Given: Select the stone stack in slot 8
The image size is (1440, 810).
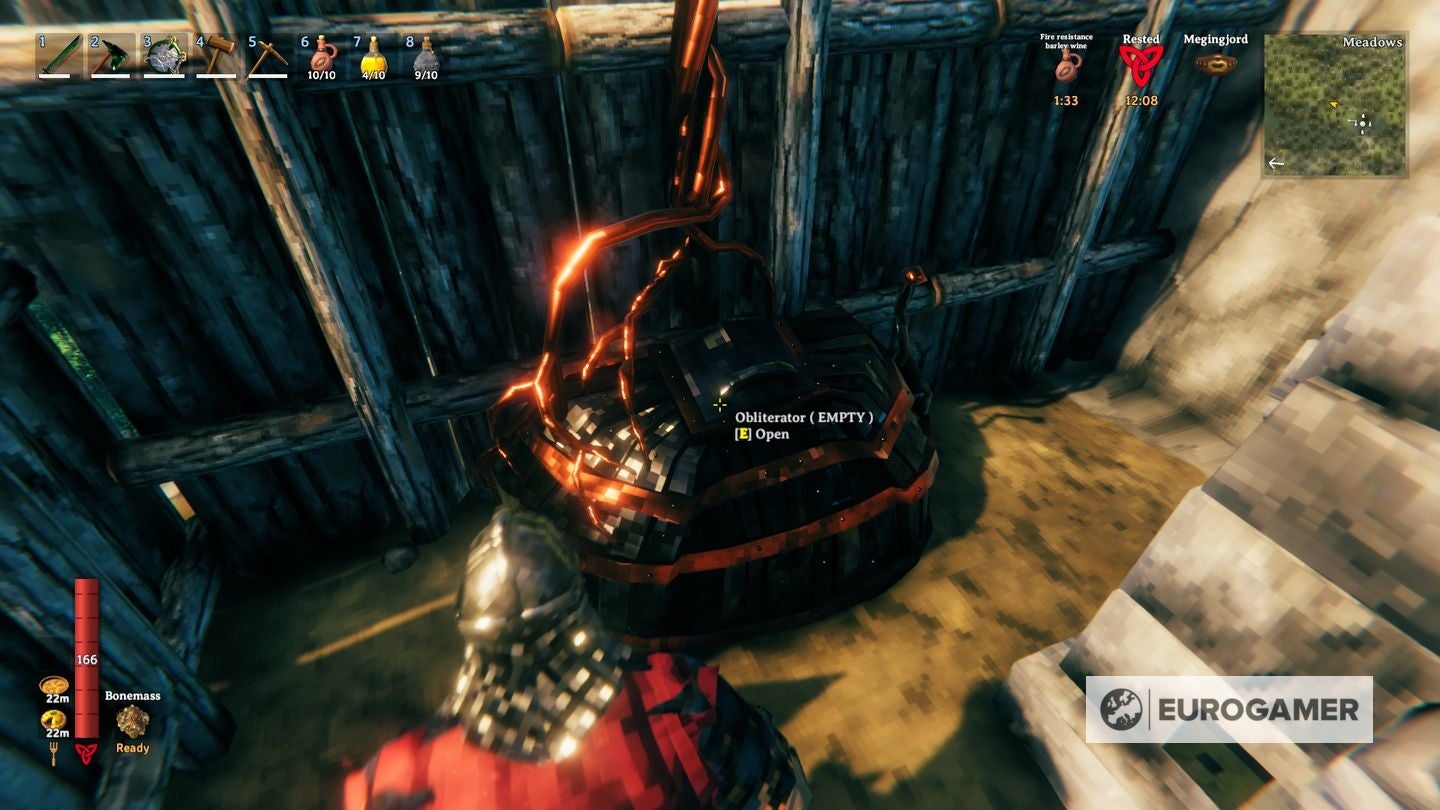Looking at the screenshot, I should coord(427,55).
